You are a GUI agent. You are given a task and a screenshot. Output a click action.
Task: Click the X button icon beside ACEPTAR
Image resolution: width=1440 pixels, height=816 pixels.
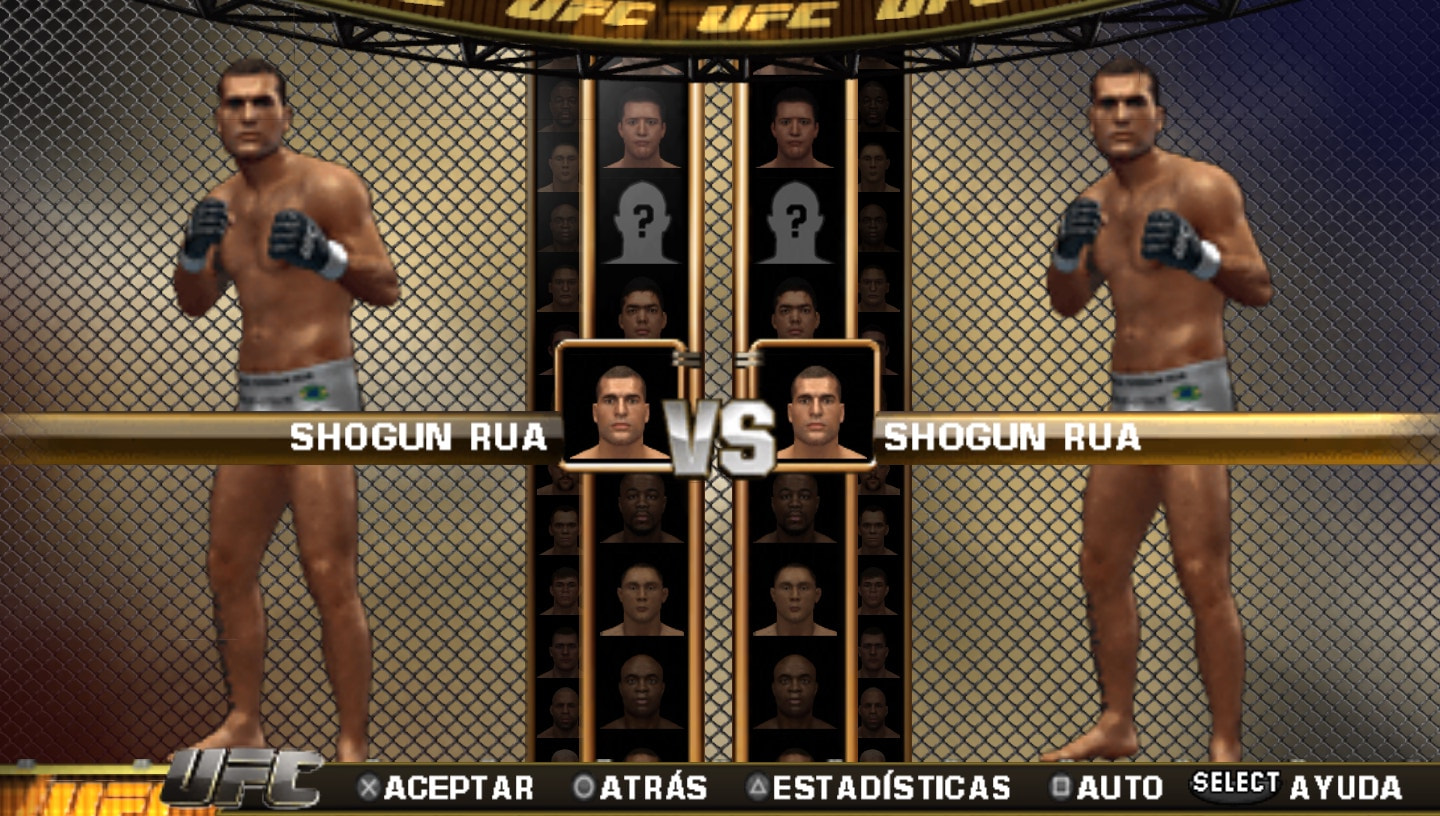371,785
